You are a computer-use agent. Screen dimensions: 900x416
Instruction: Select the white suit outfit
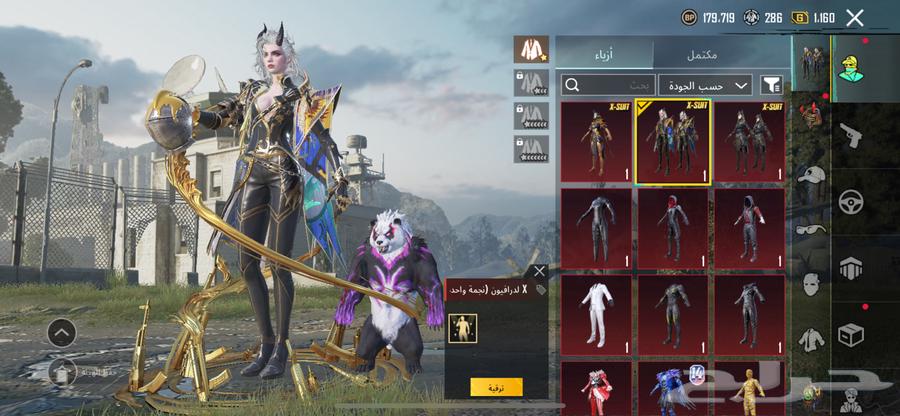click(x=597, y=314)
